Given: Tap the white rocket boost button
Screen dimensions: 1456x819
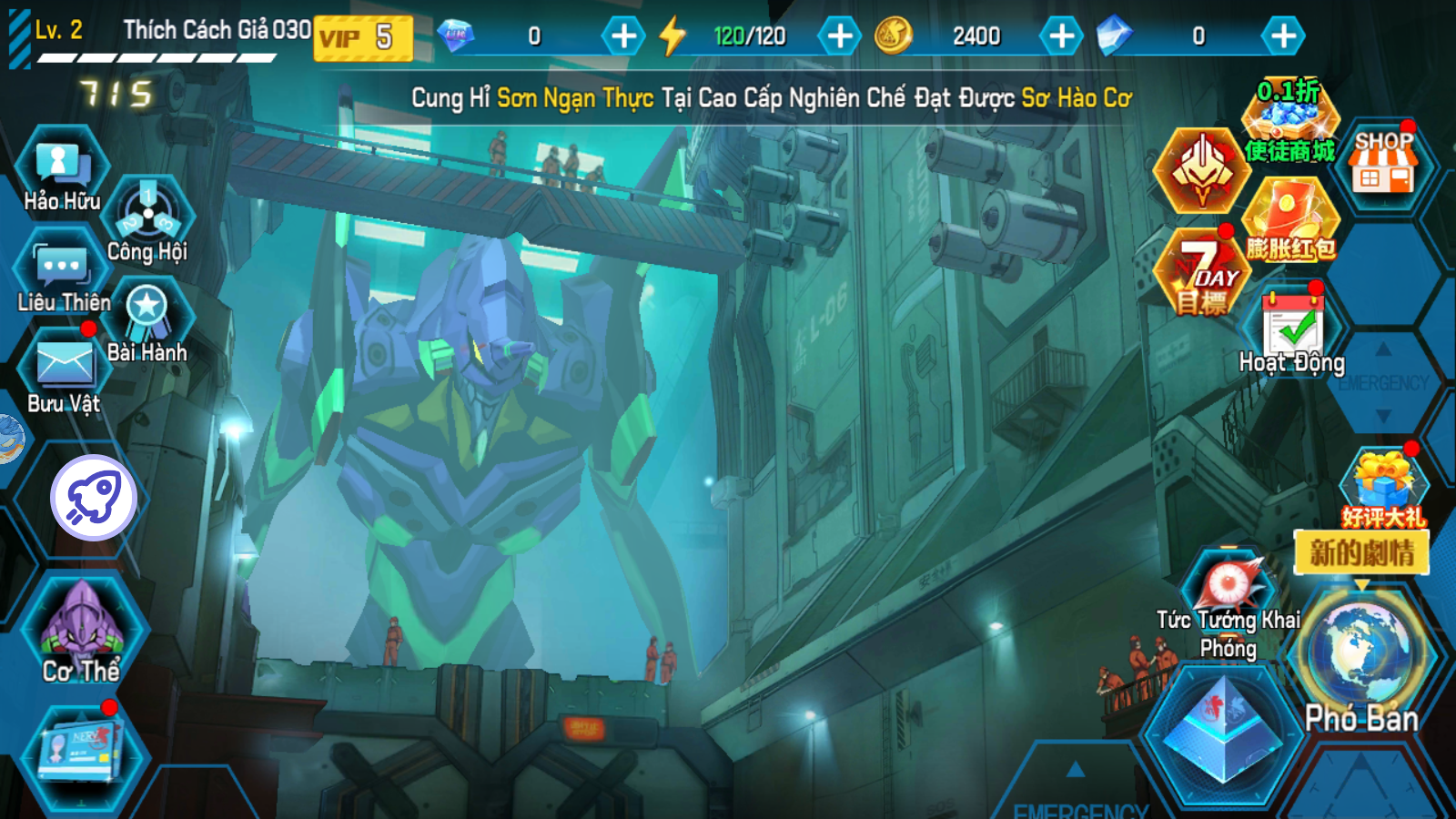Looking at the screenshot, I should click(94, 498).
